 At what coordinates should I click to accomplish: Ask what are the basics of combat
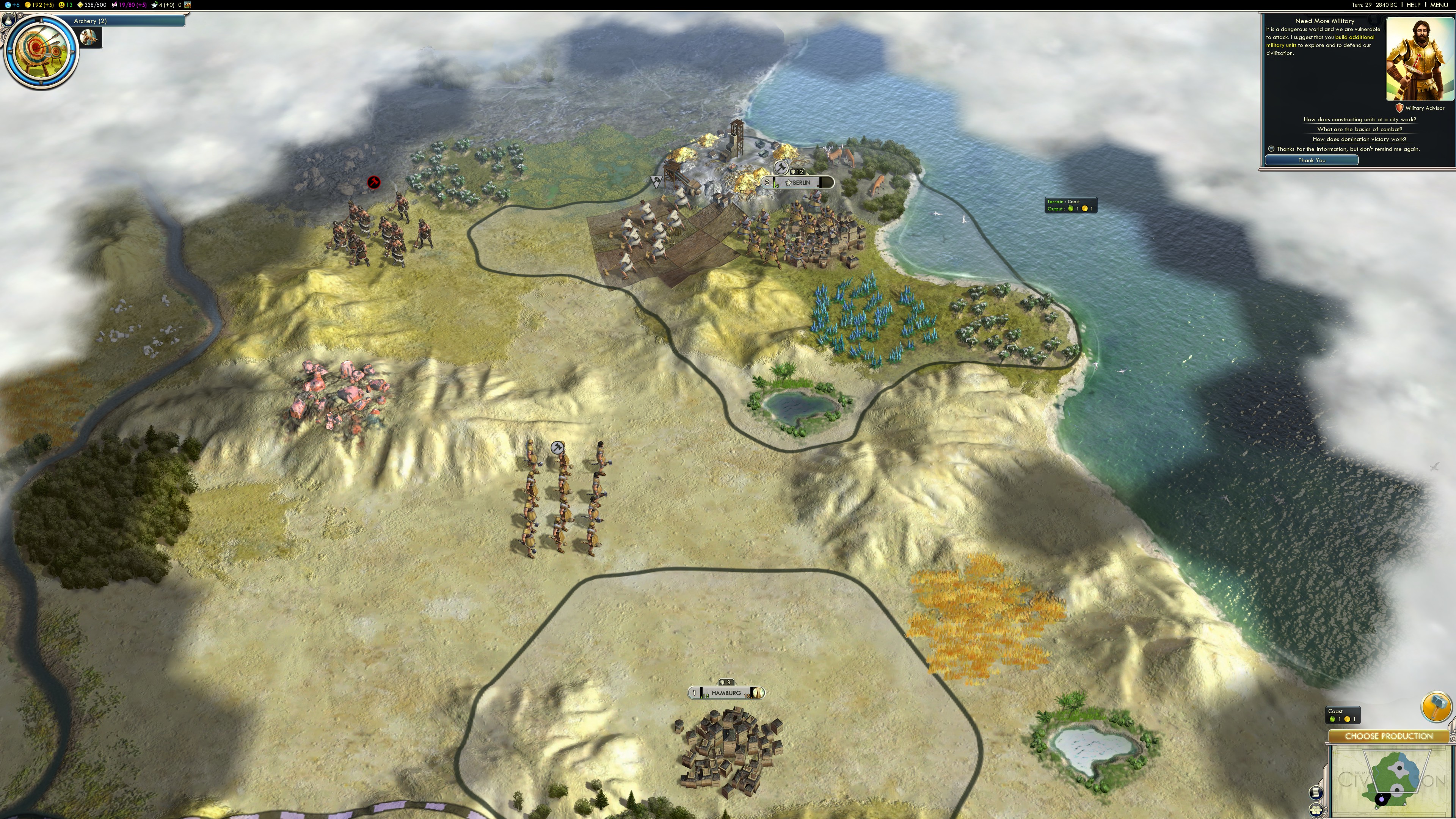coord(1359,129)
